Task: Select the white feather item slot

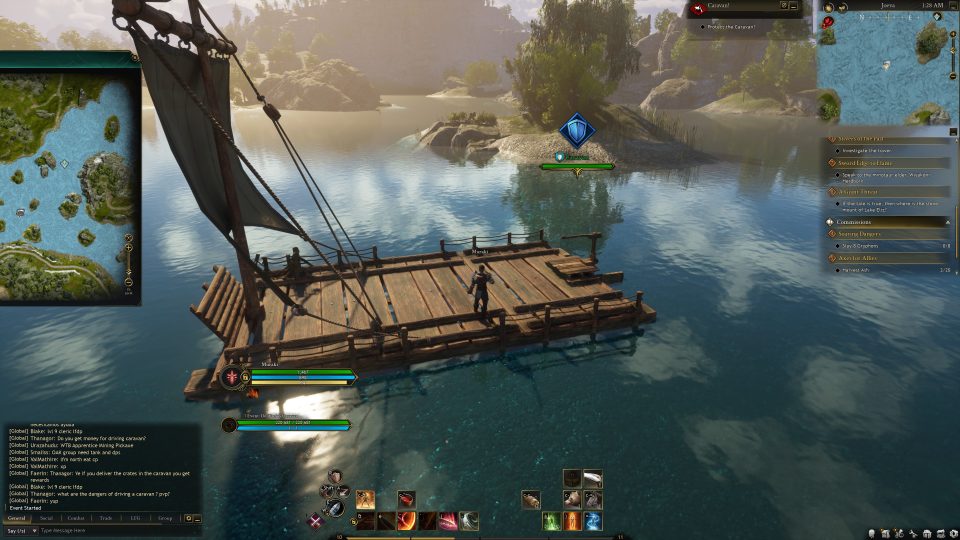Action: 593,479
